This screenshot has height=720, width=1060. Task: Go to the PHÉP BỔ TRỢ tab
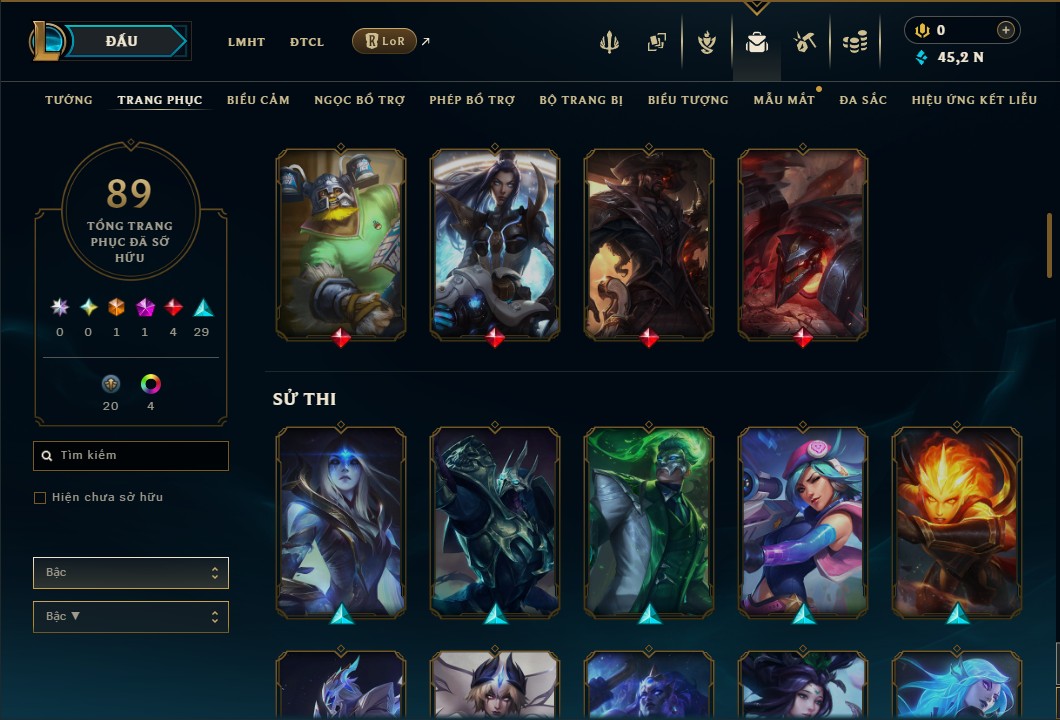coord(472,100)
